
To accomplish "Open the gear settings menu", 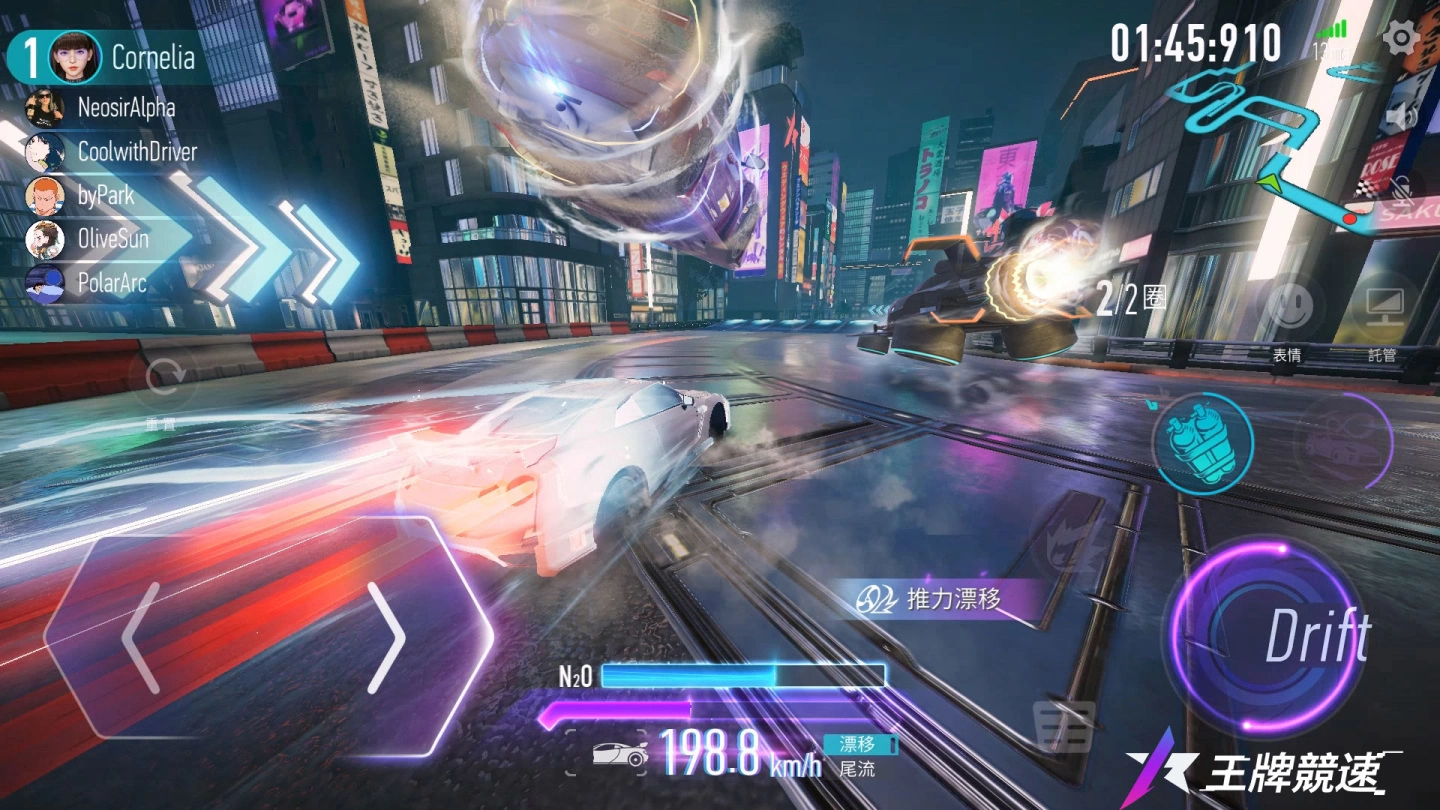I will (1401, 39).
